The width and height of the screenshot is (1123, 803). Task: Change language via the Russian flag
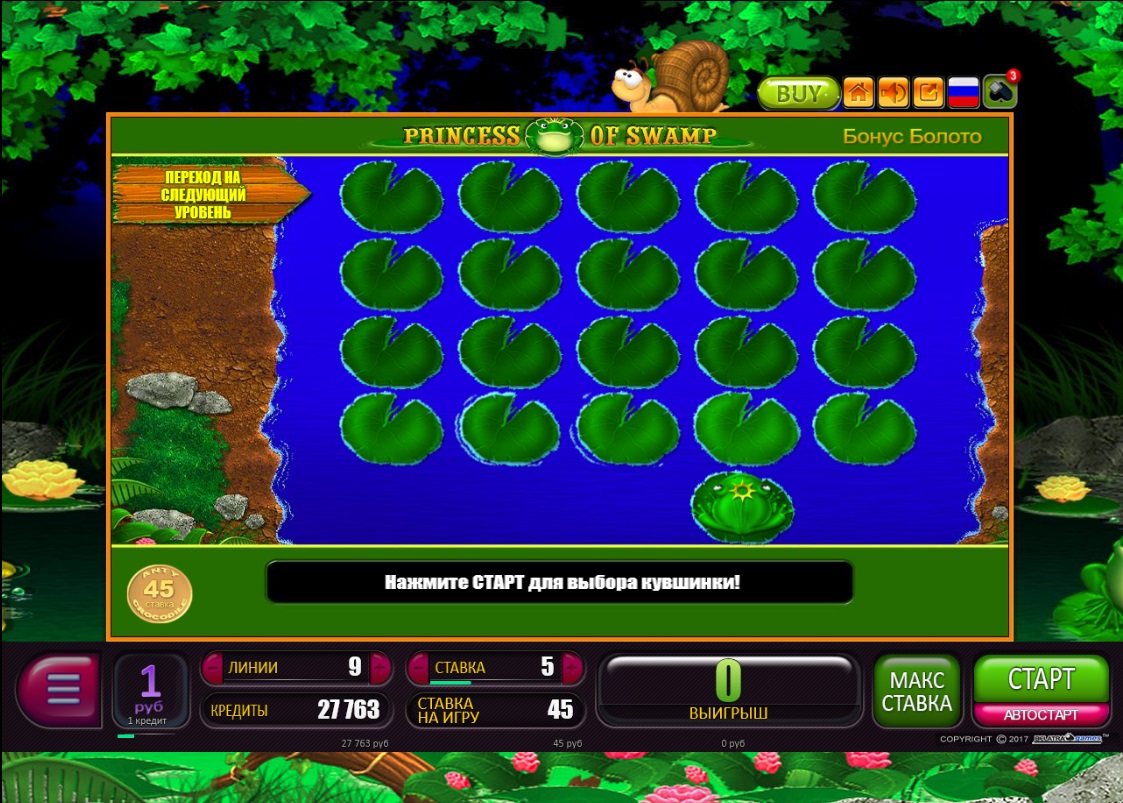pyautogui.click(x=963, y=93)
